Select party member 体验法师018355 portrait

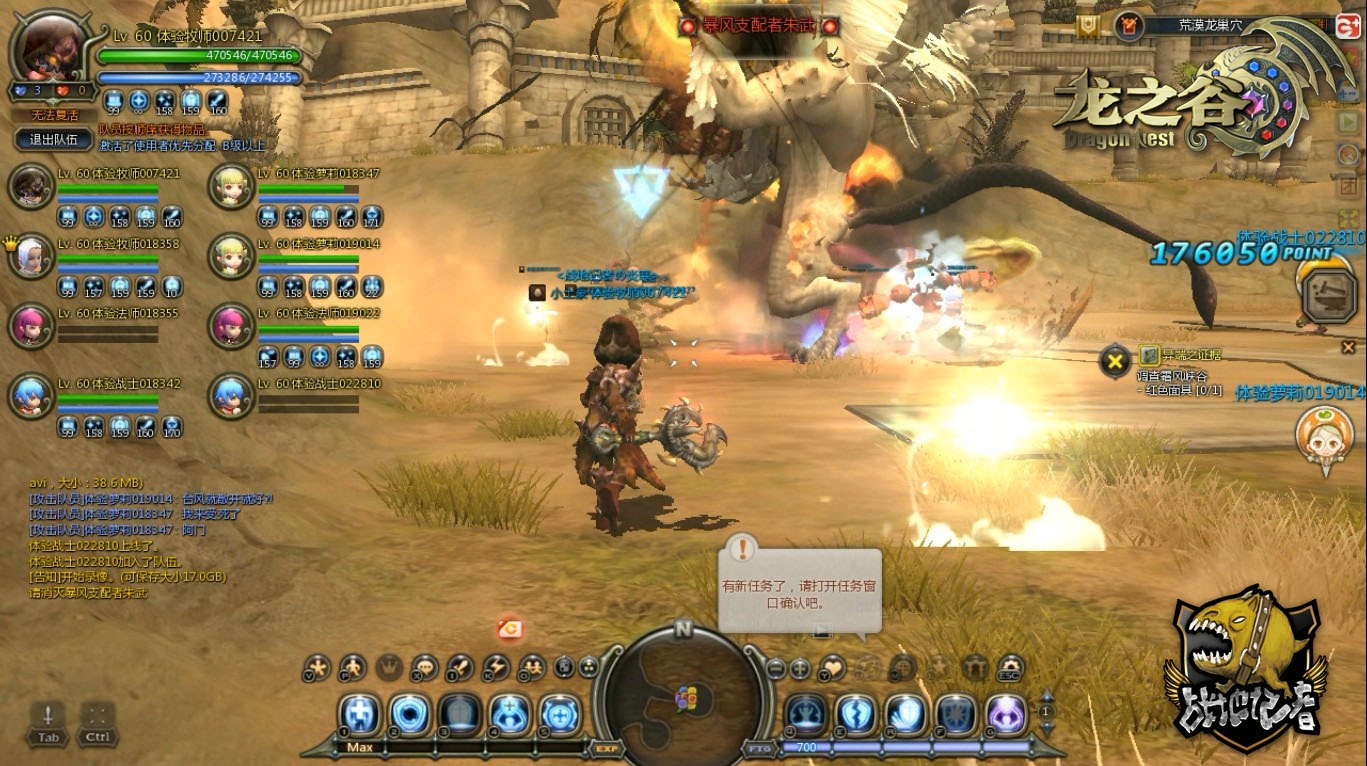click(30, 325)
